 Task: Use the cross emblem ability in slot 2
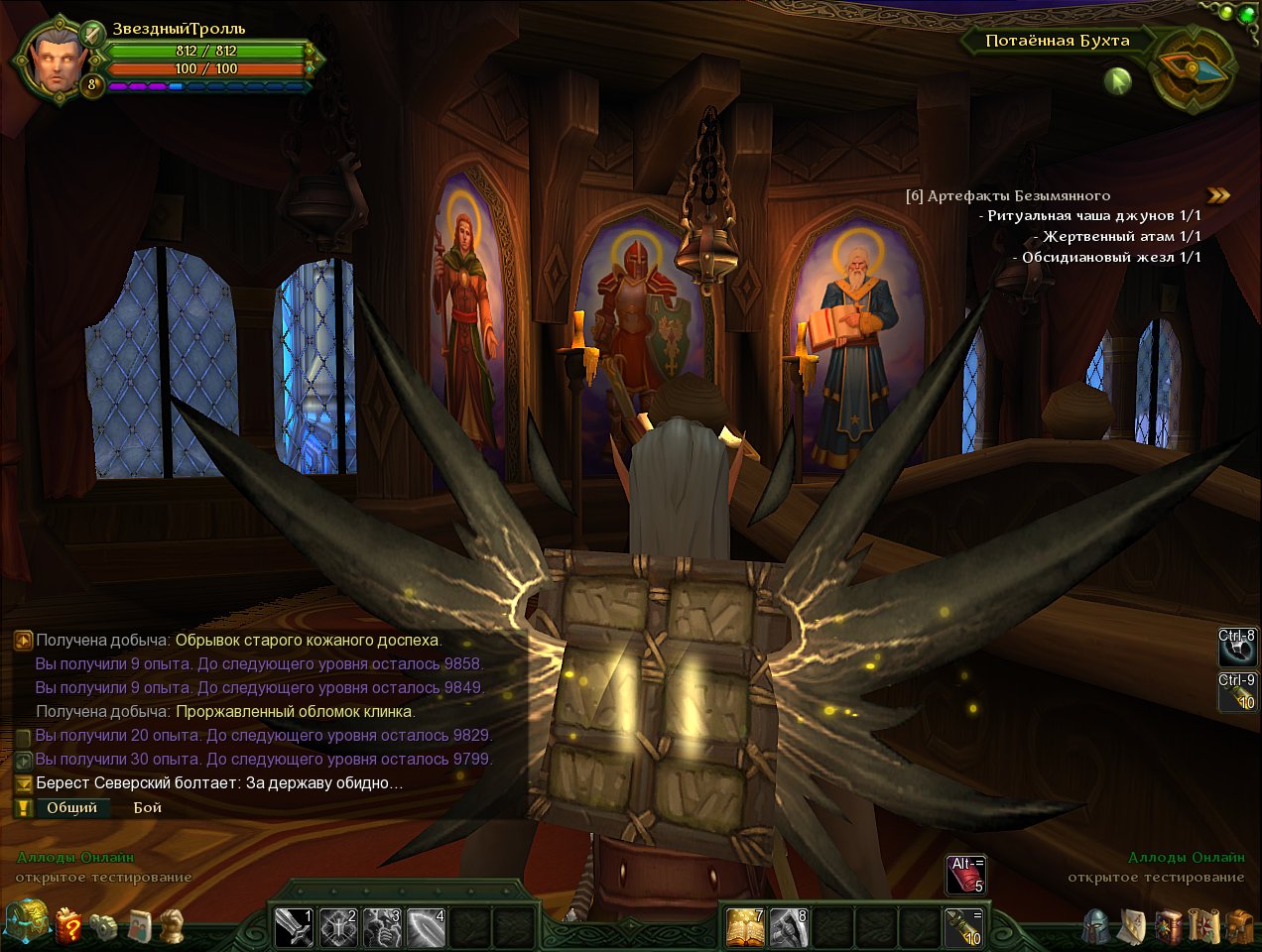(338, 927)
